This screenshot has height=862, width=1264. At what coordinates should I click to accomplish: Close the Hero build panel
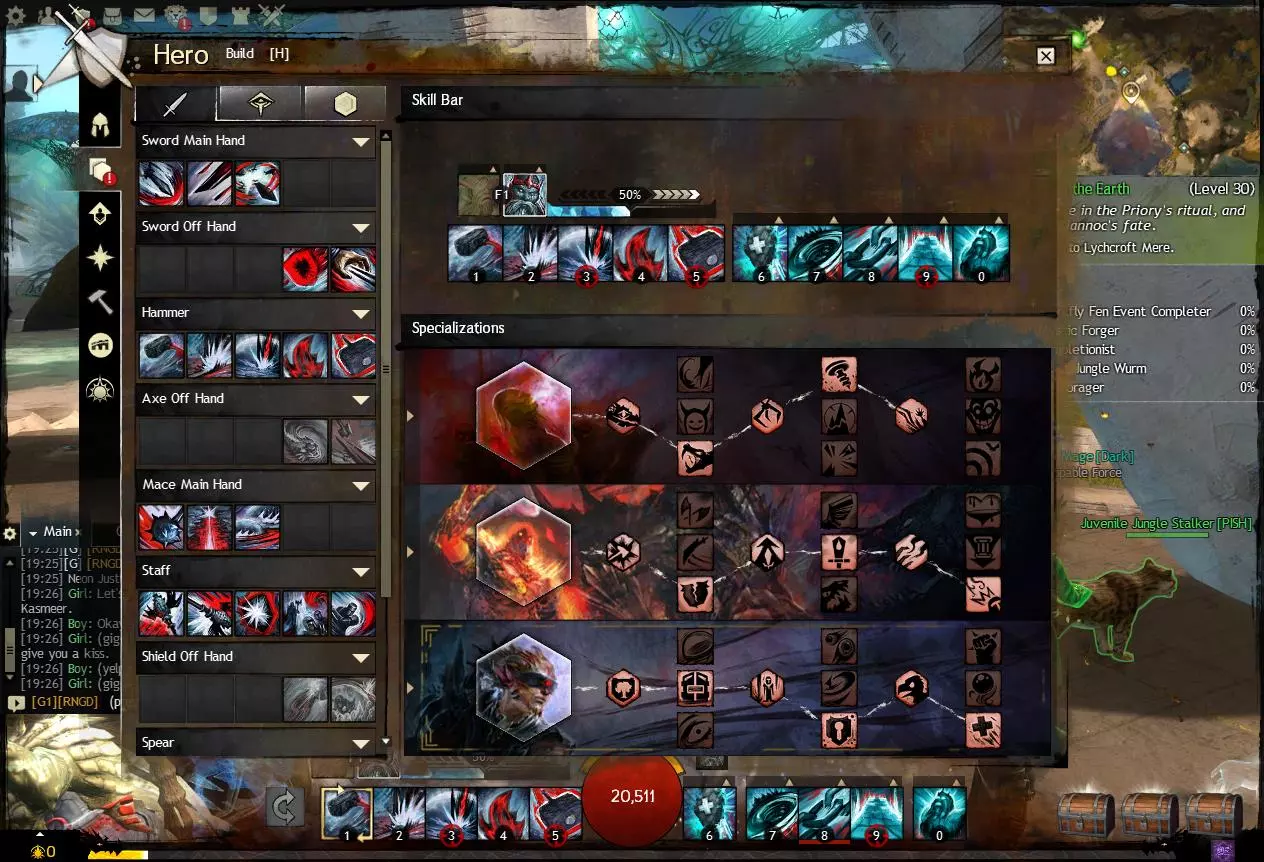click(1045, 56)
